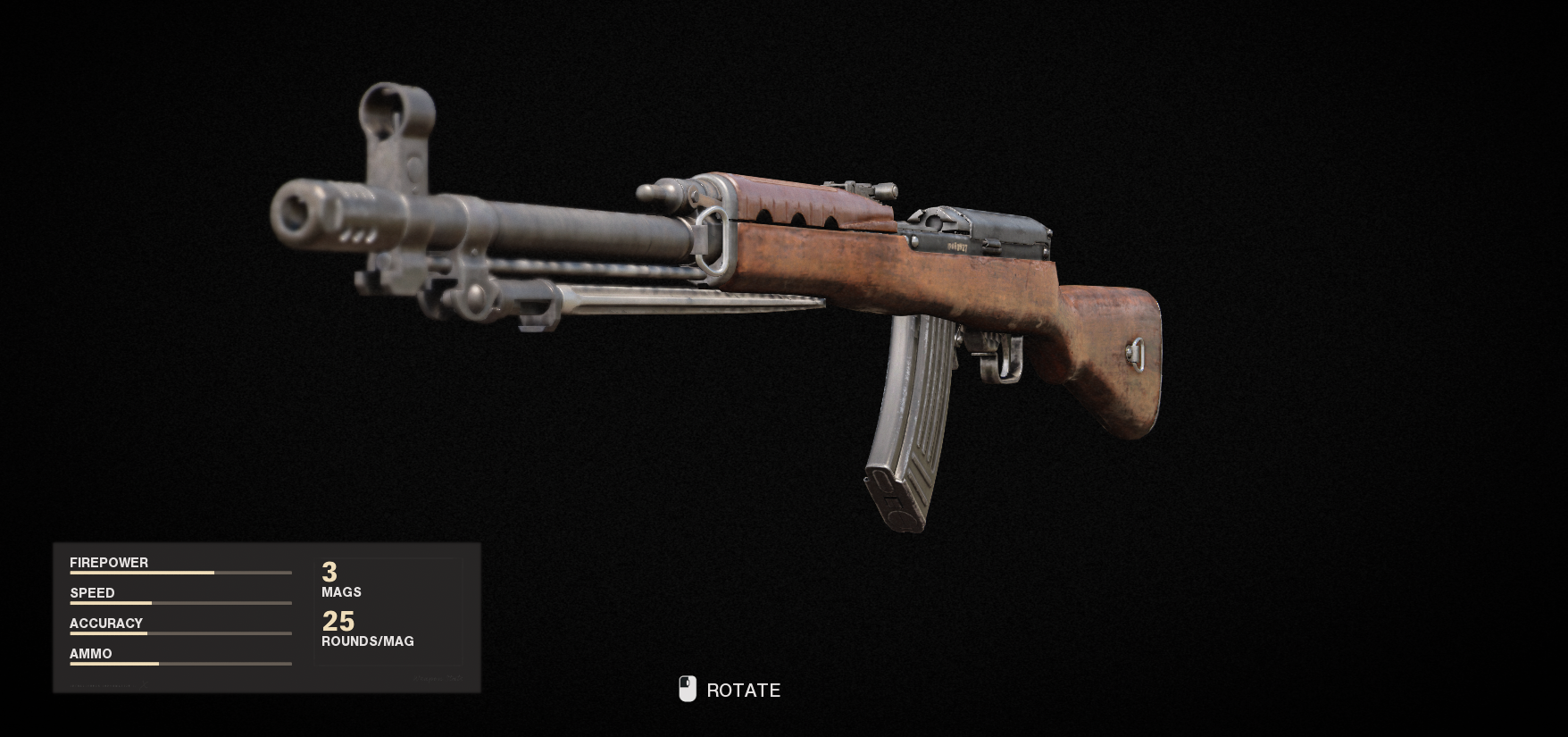
Task: Click the mouse rotate icon
Action: [687, 689]
